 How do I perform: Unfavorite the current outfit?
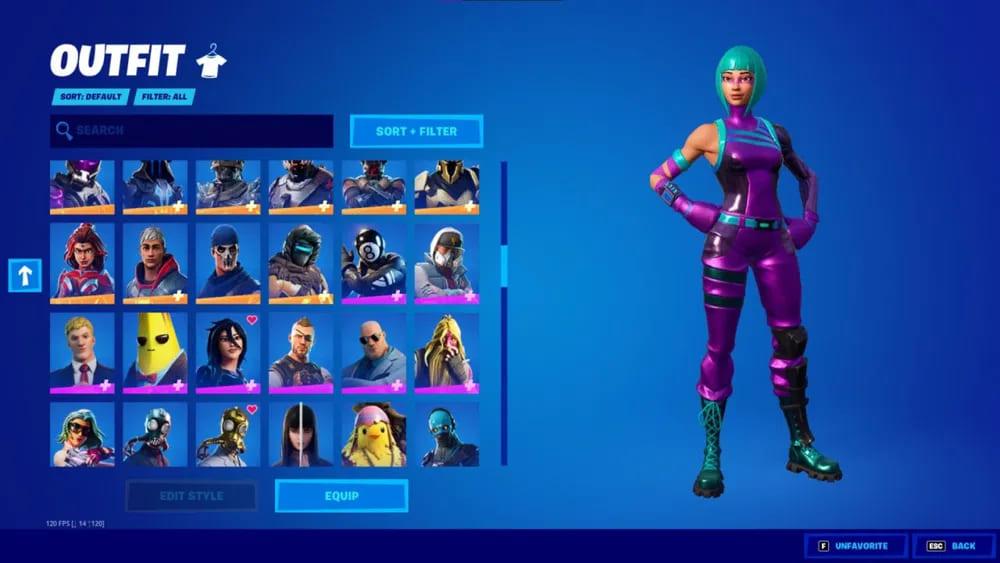(x=856, y=546)
